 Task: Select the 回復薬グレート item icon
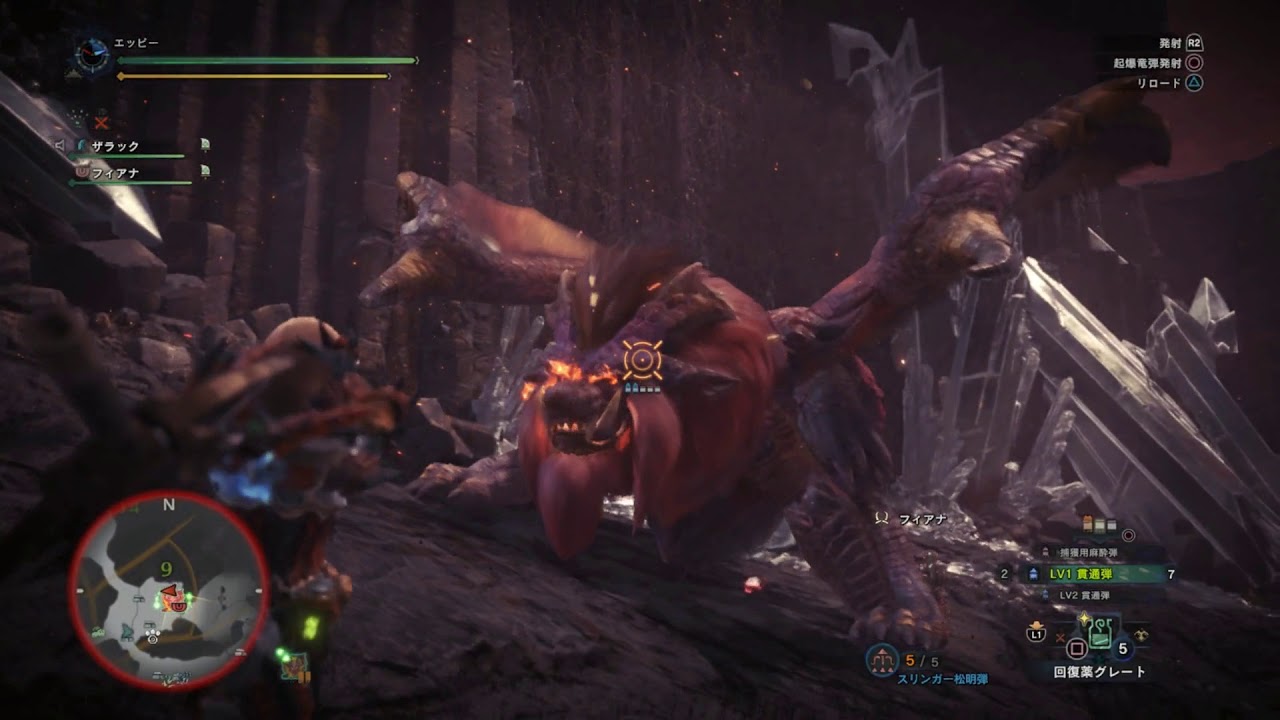coord(1100,635)
